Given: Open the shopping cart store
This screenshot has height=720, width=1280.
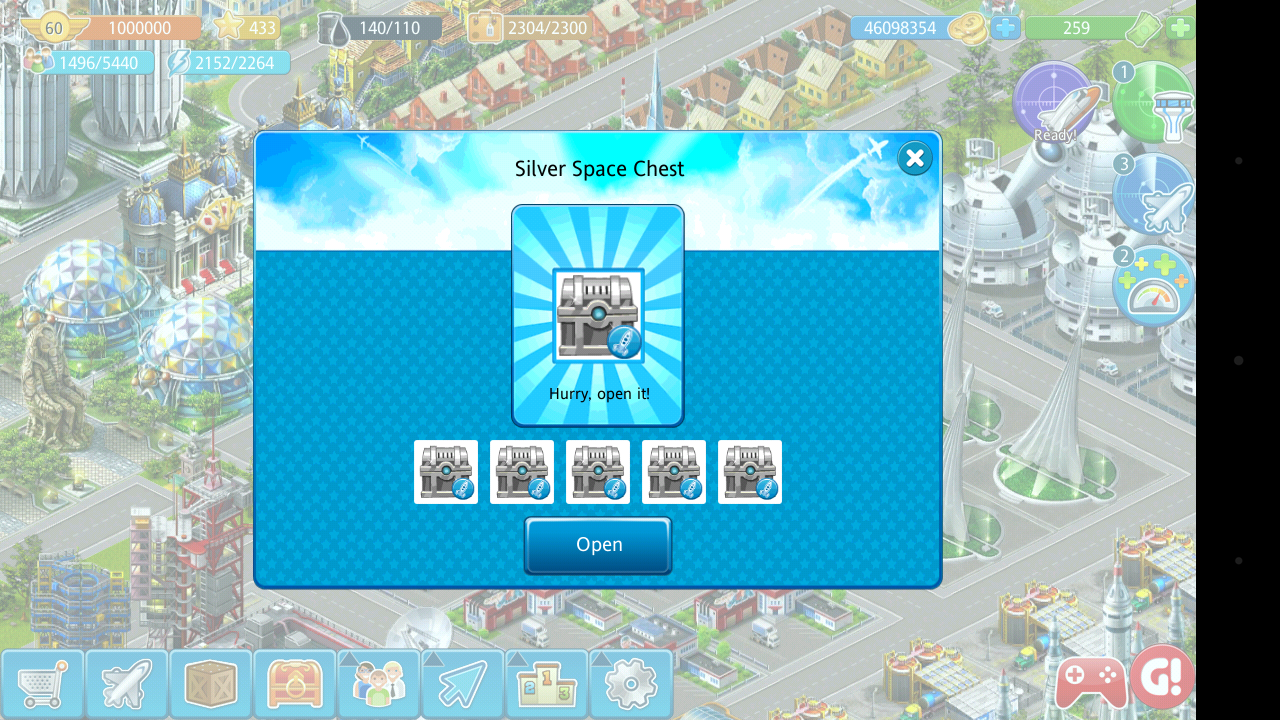Looking at the screenshot, I should click(x=42, y=684).
